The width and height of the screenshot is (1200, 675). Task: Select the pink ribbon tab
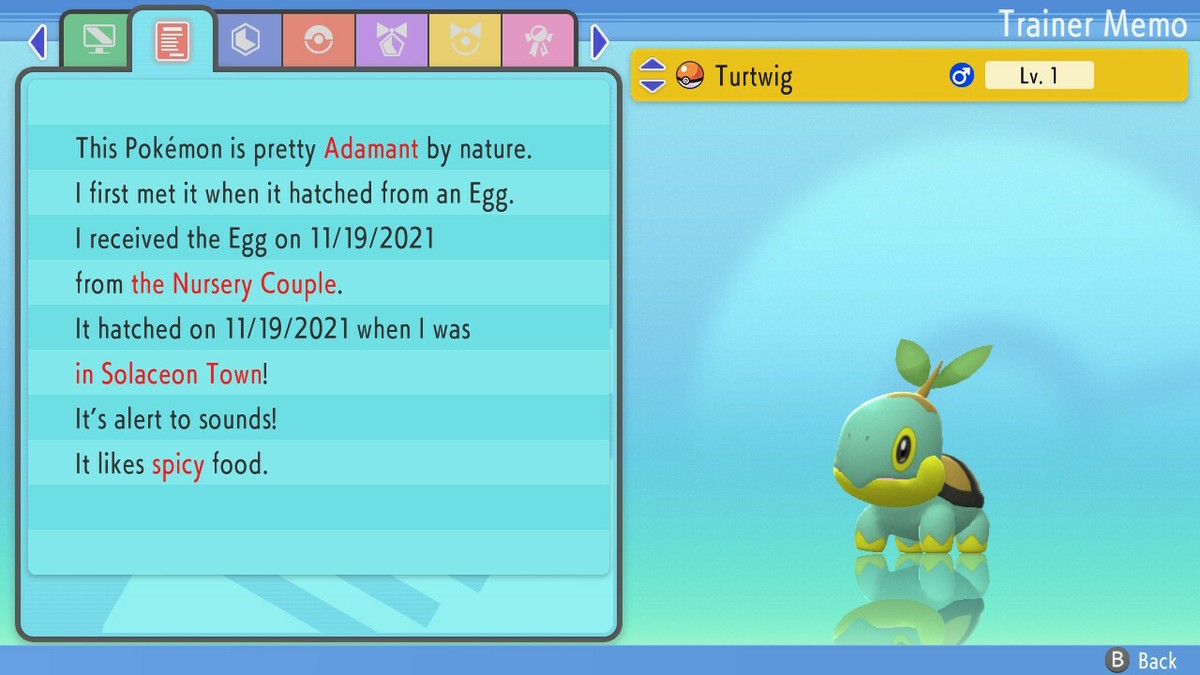click(x=538, y=40)
